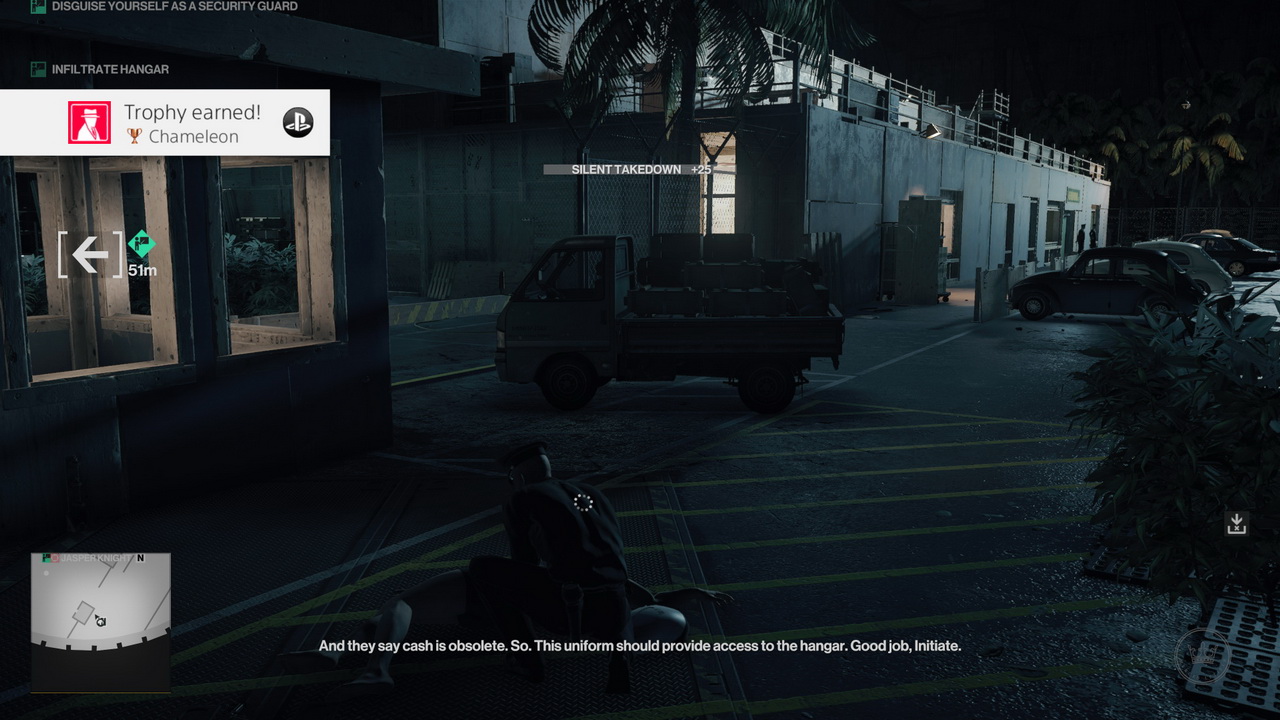
Task: Click the red trophy thumbnail image
Action: point(89,122)
